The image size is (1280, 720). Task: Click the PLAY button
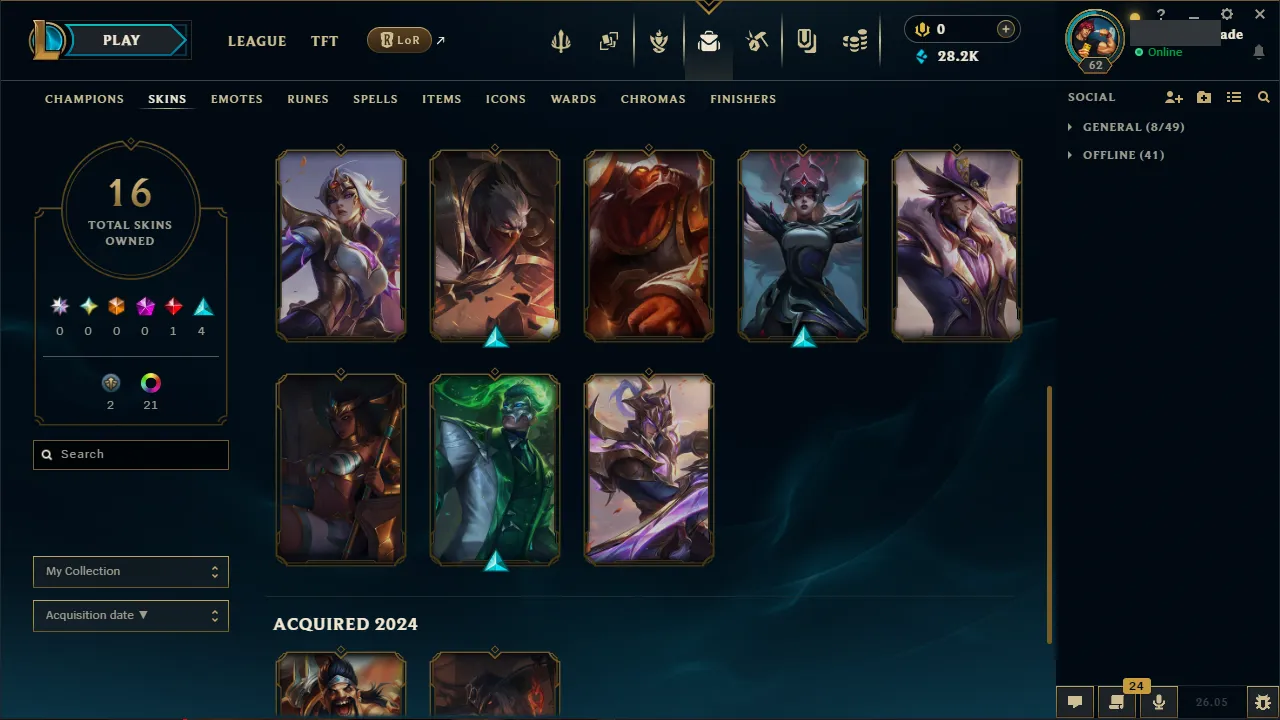[x=121, y=40]
